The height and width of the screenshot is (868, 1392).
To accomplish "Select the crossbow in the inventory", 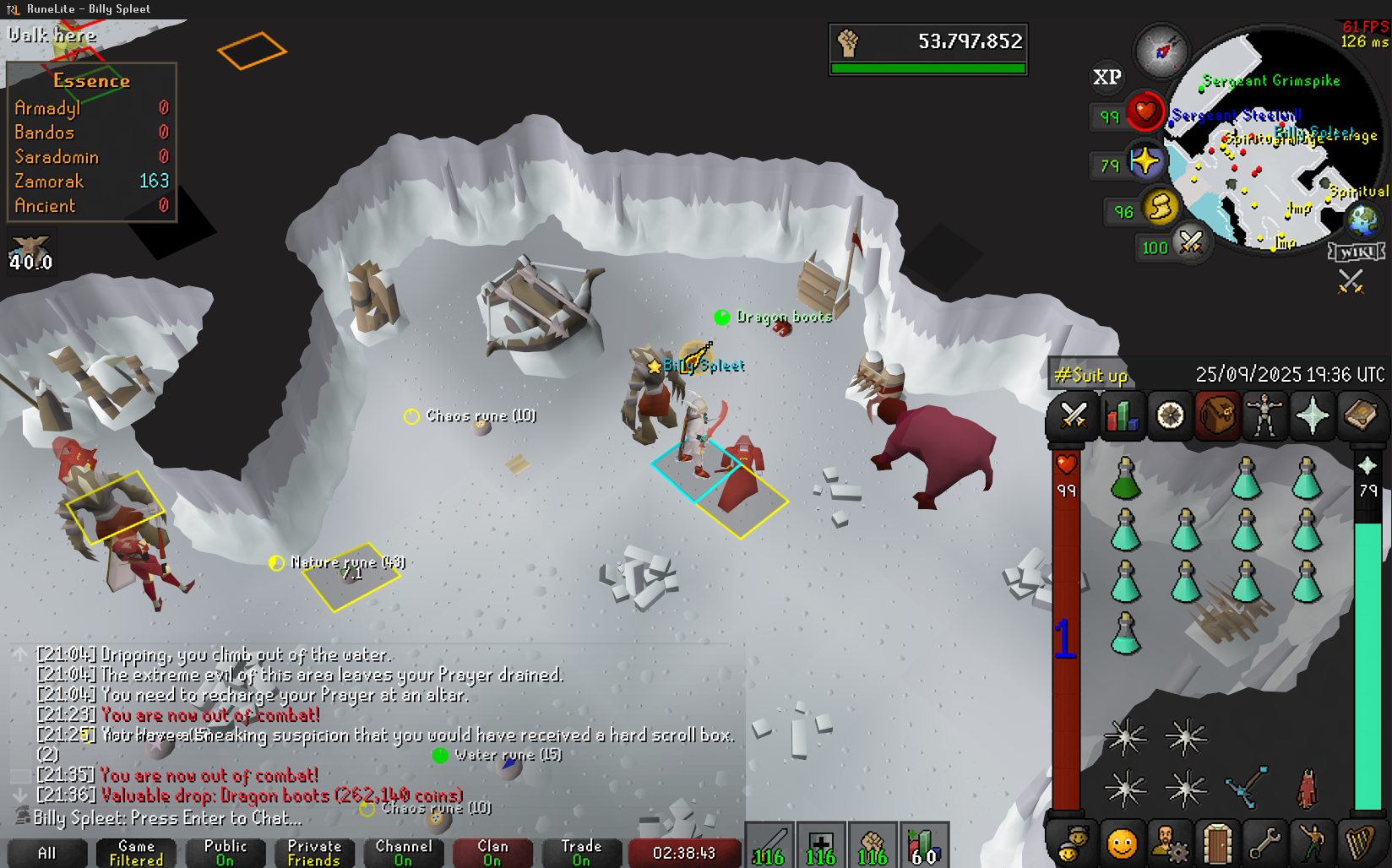I will [x=1247, y=787].
